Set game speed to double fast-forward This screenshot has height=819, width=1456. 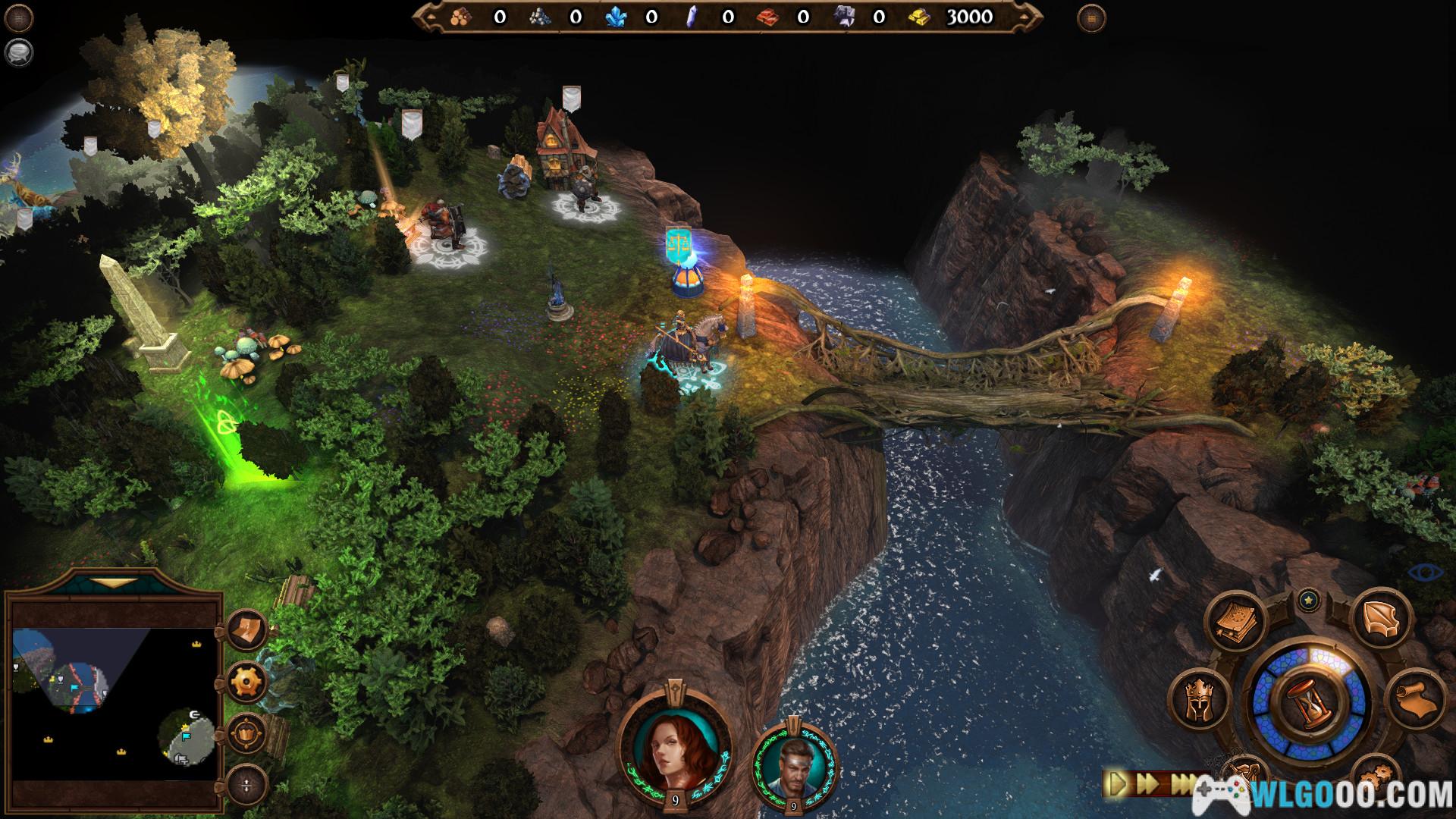click(1149, 783)
